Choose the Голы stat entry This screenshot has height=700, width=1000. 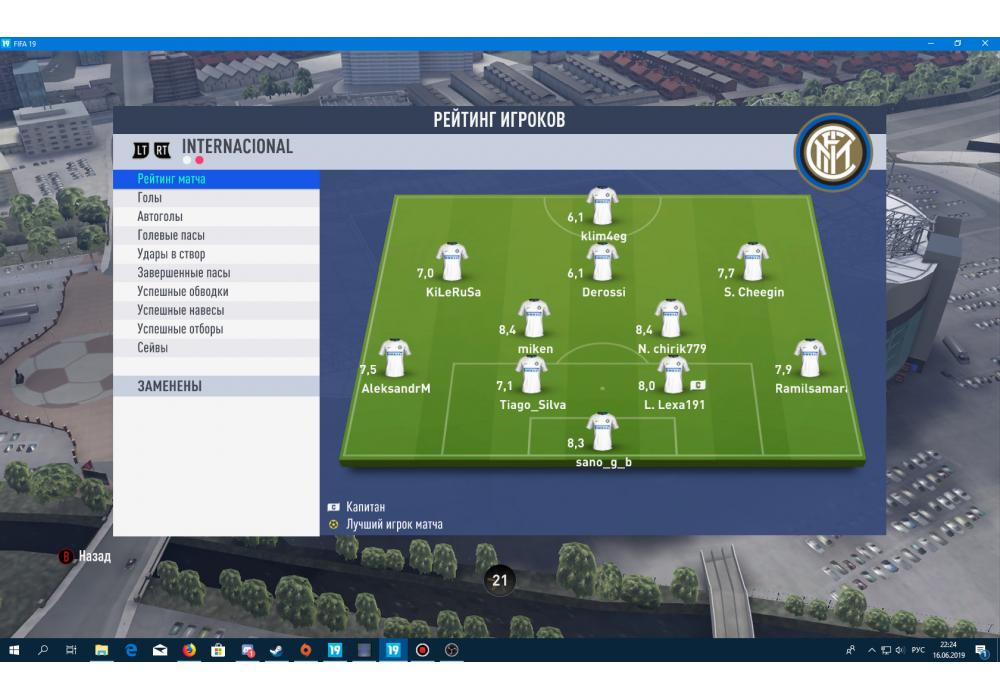tap(216, 198)
